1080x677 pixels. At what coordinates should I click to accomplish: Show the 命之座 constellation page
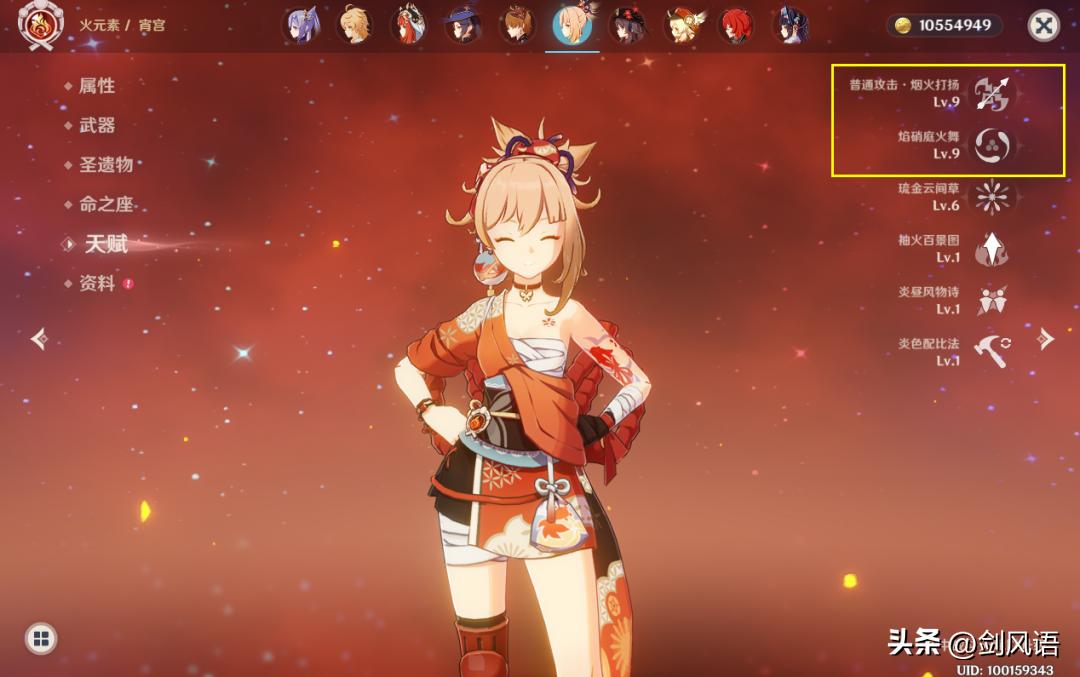(x=105, y=204)
